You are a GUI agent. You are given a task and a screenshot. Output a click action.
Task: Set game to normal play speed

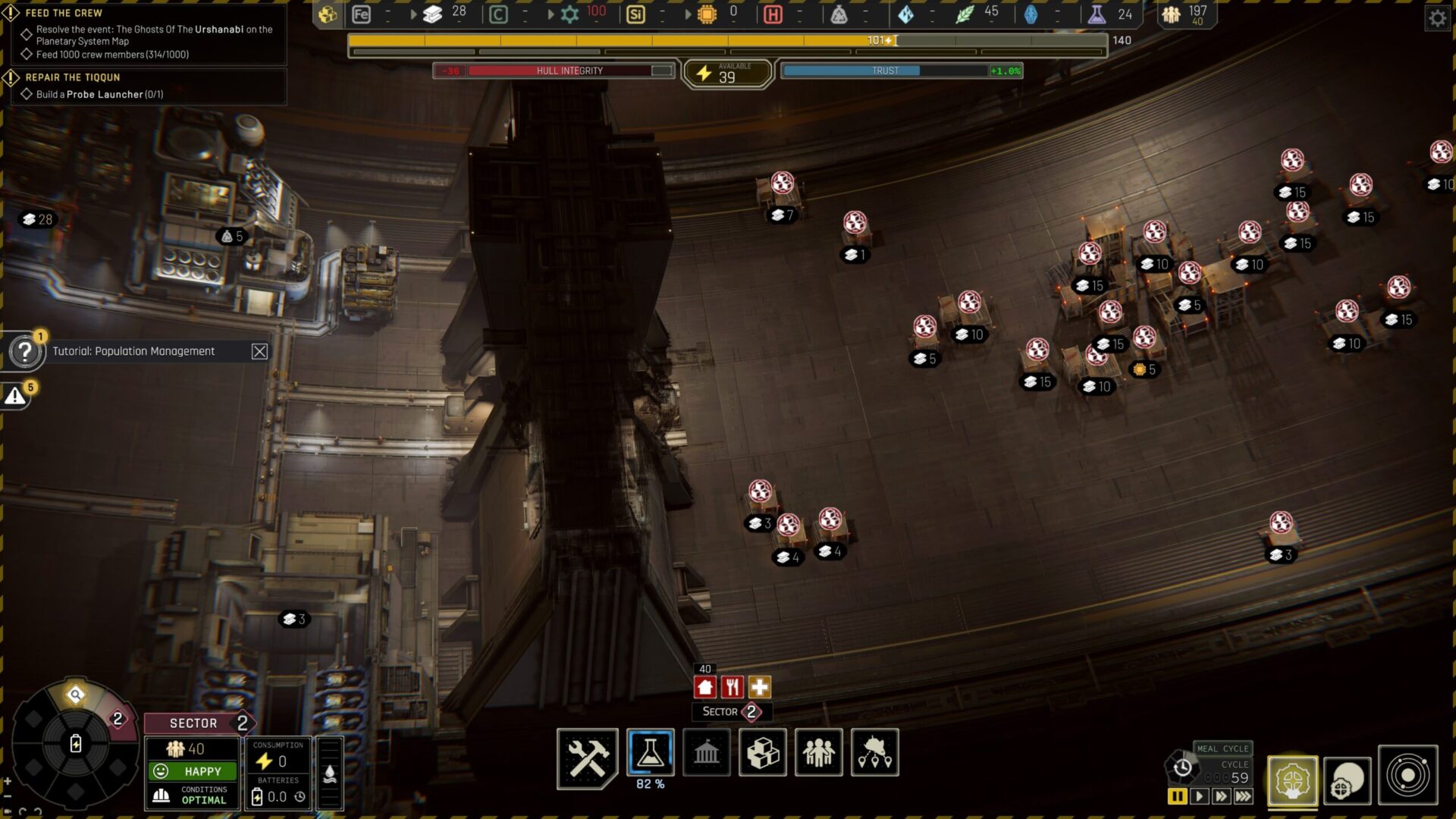1199,796
